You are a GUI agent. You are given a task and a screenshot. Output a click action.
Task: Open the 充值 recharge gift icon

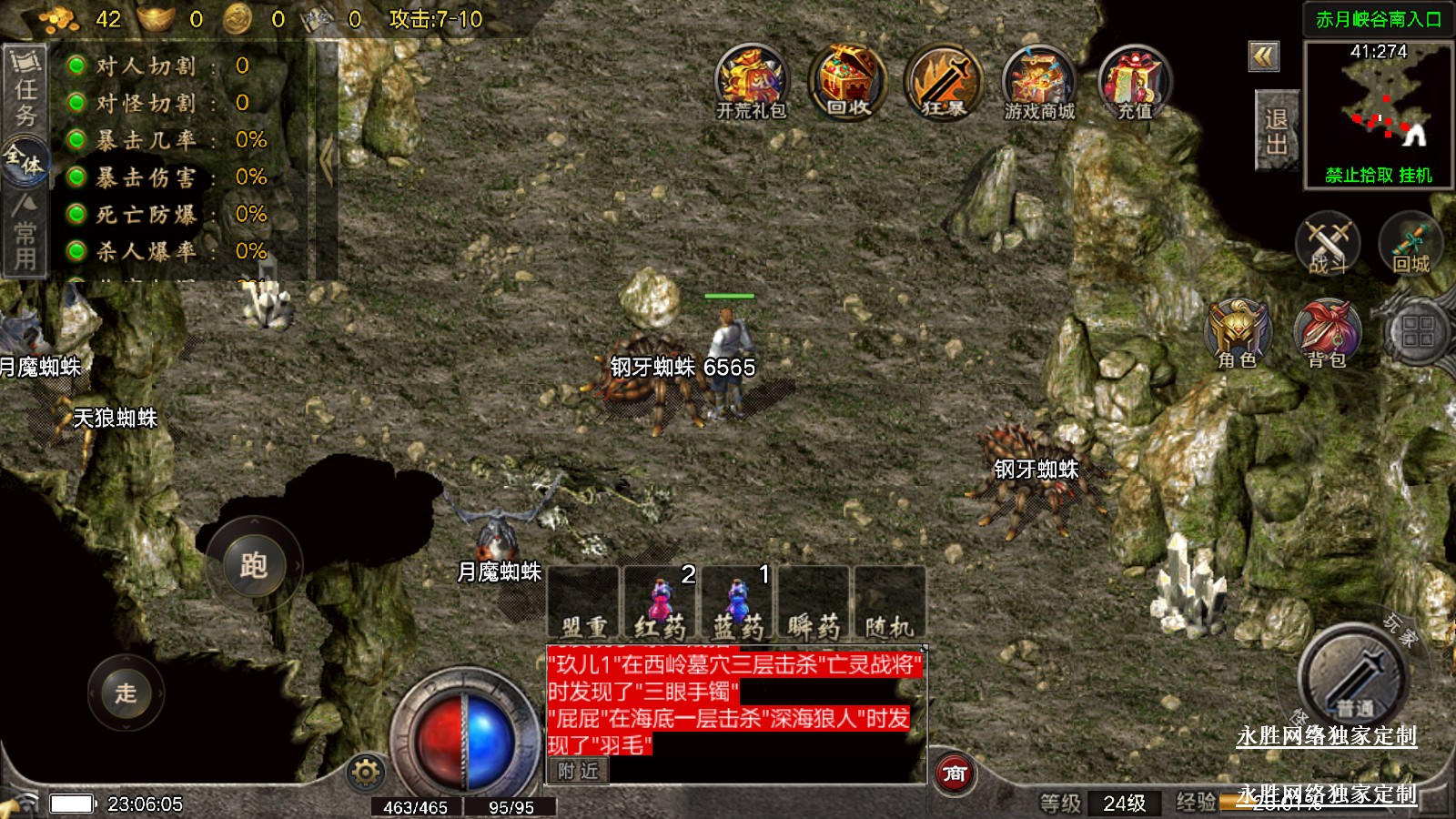point(1135,82)
